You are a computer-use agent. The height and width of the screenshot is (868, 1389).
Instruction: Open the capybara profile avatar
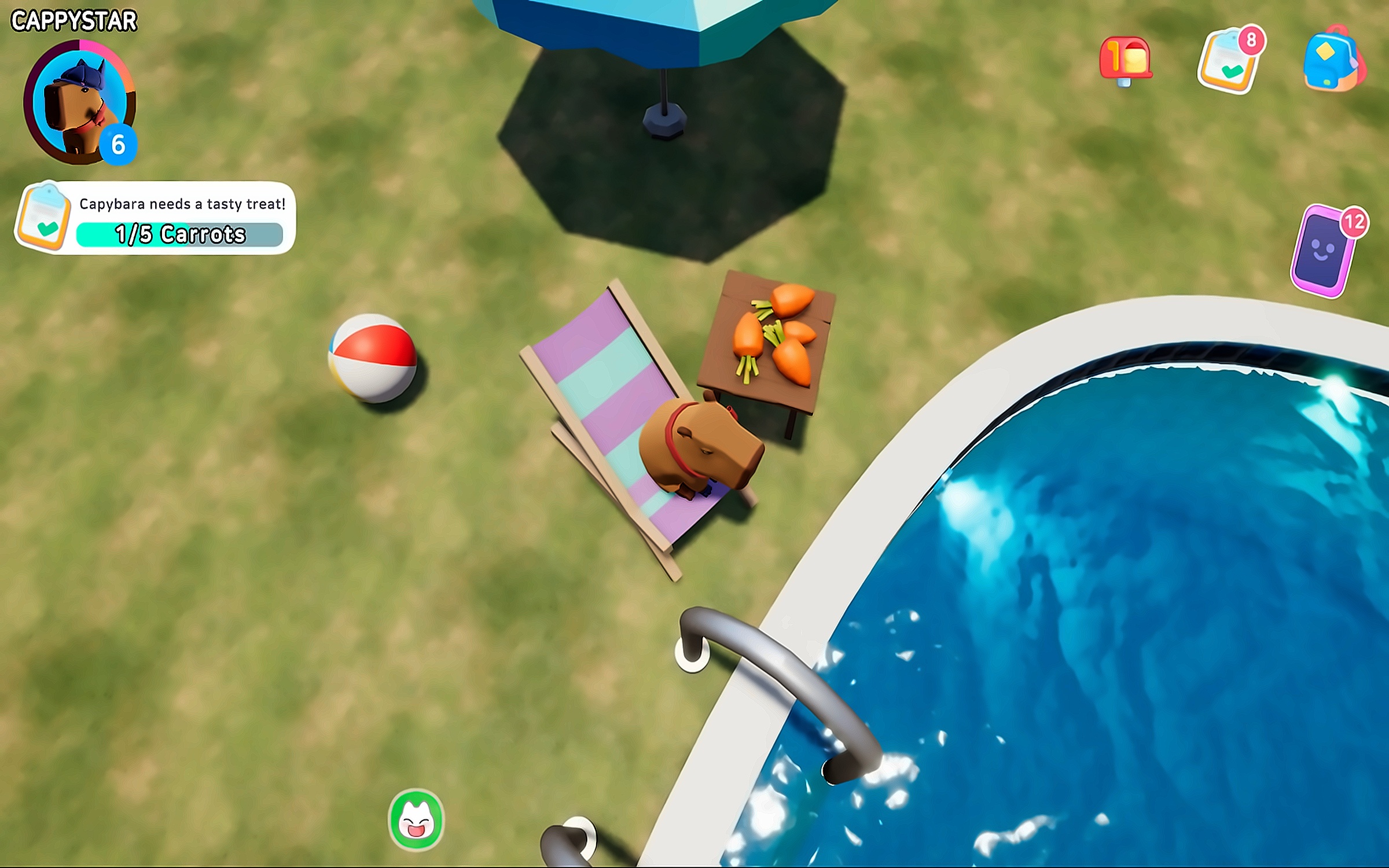[79, 102]
